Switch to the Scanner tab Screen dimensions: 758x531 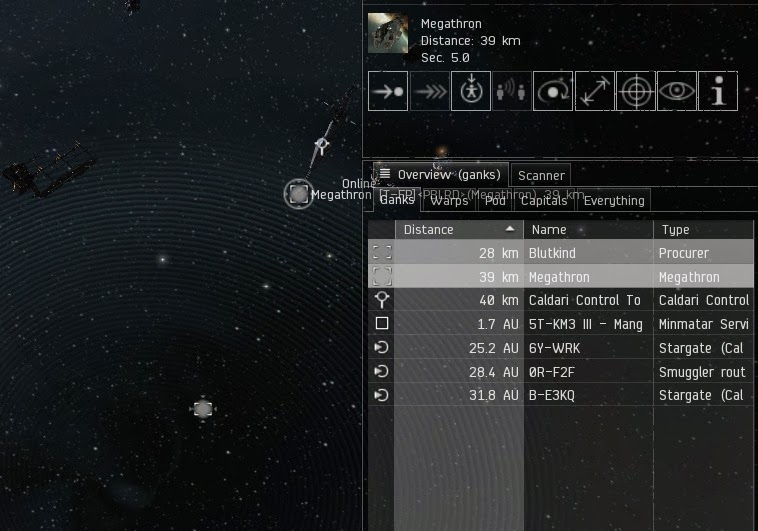click(x=541, y=176)
